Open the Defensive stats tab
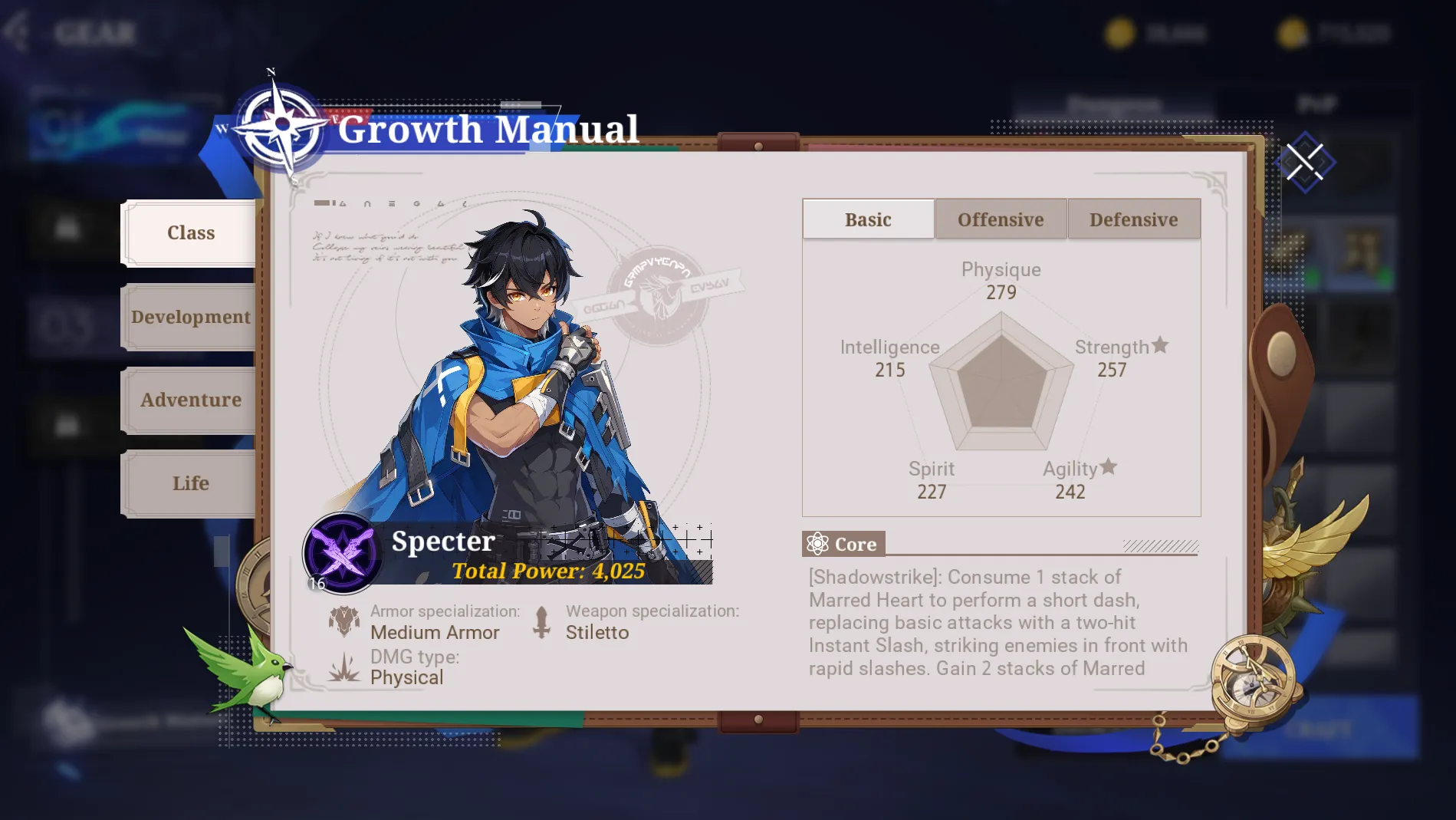1456x820 pixels. pyautogui.click(x=1133, y=219)
